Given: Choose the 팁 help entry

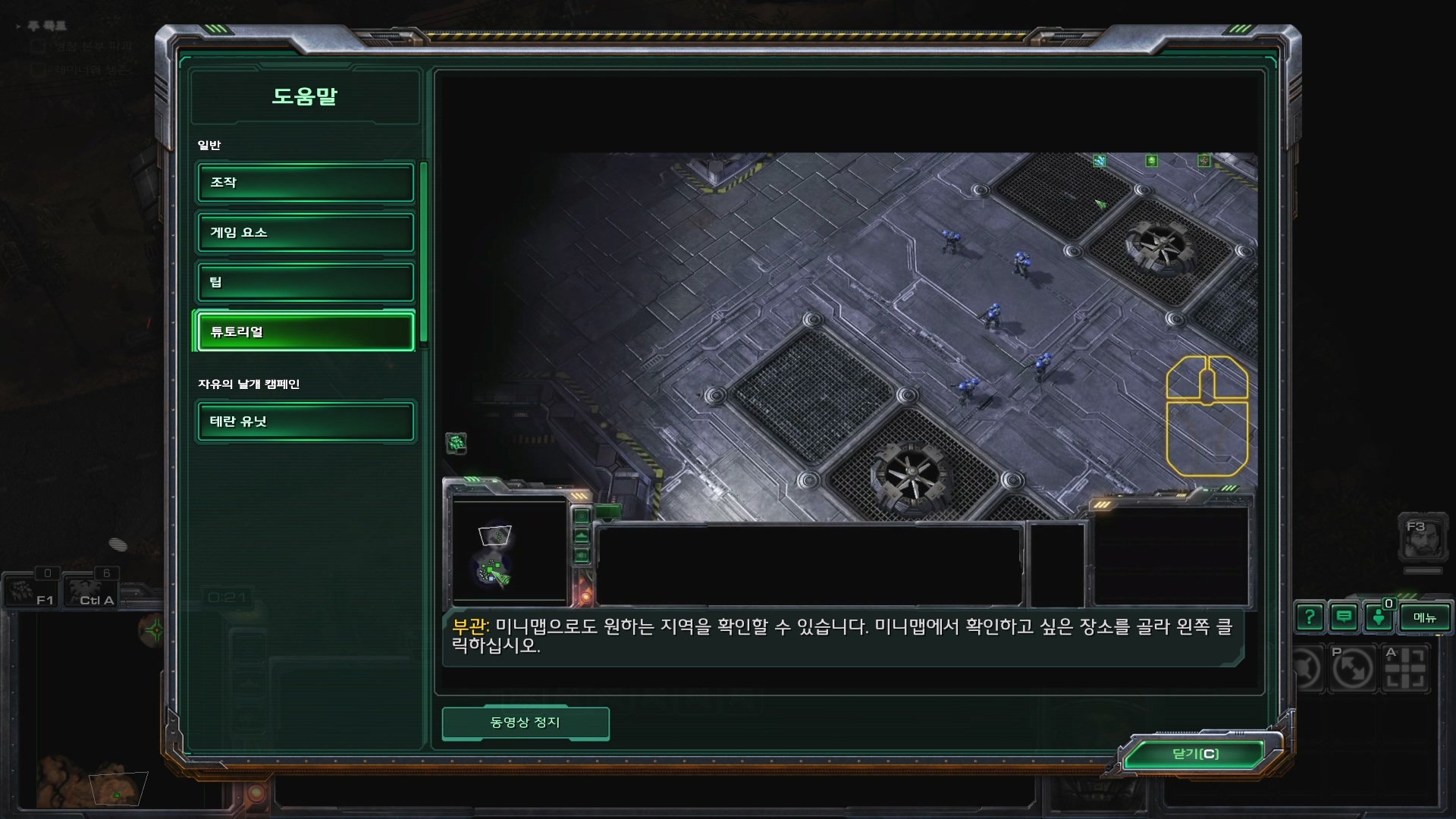Looking at the screenshot, I should (x=306, y=282).
